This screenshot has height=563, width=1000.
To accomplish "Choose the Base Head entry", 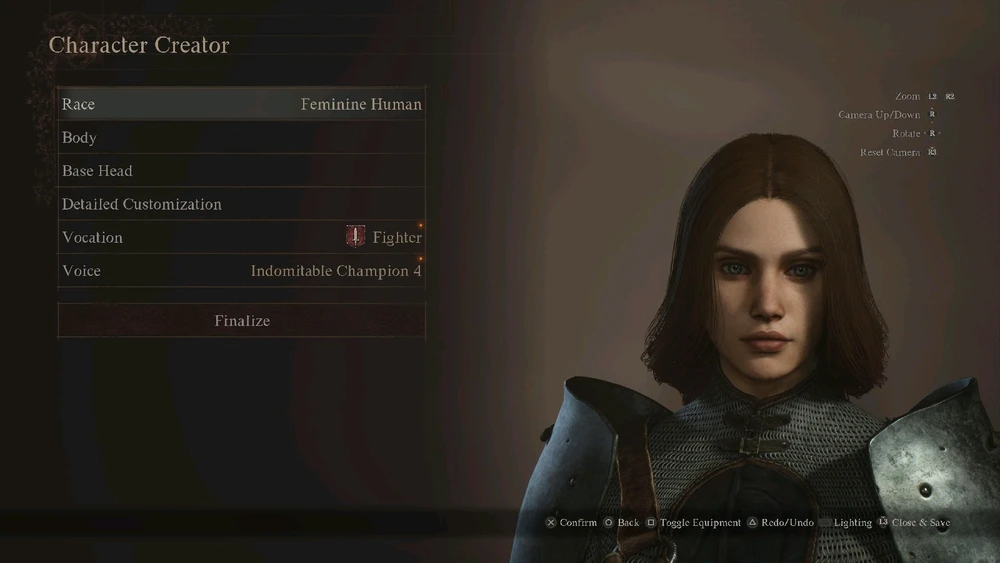I will coord(241,171).
